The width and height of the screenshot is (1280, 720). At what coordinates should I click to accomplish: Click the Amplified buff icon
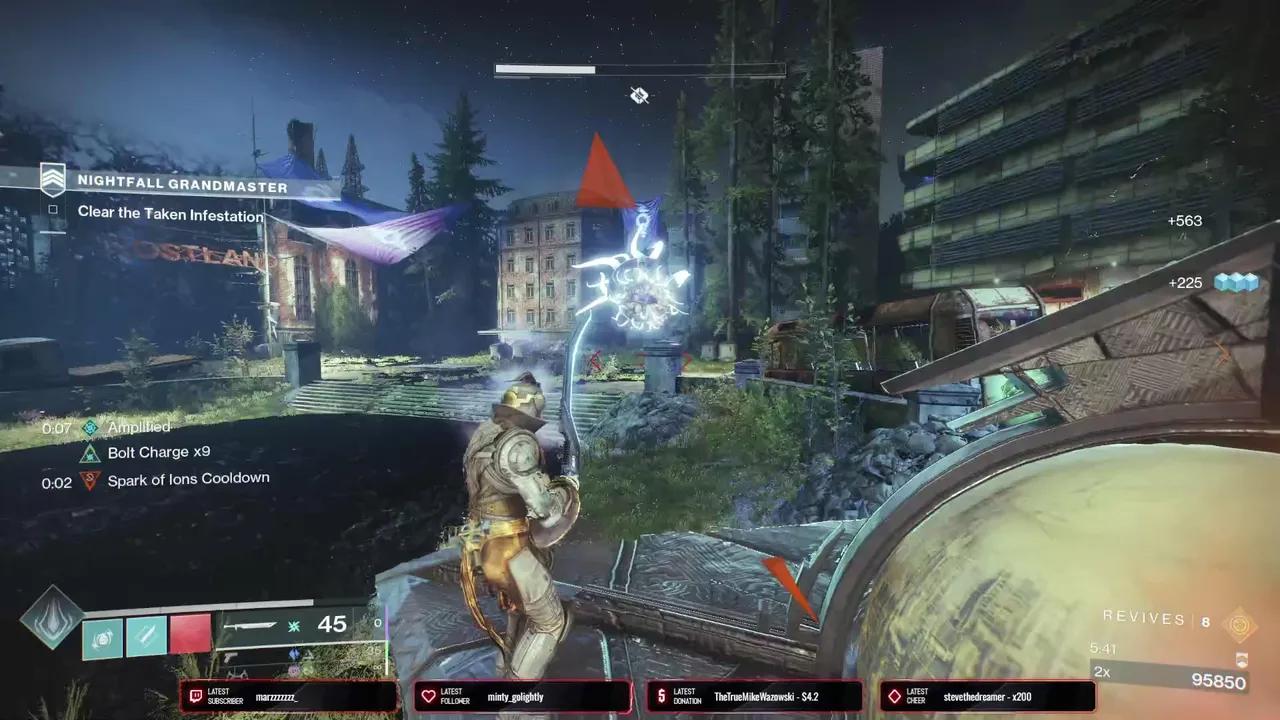point(91,428)
